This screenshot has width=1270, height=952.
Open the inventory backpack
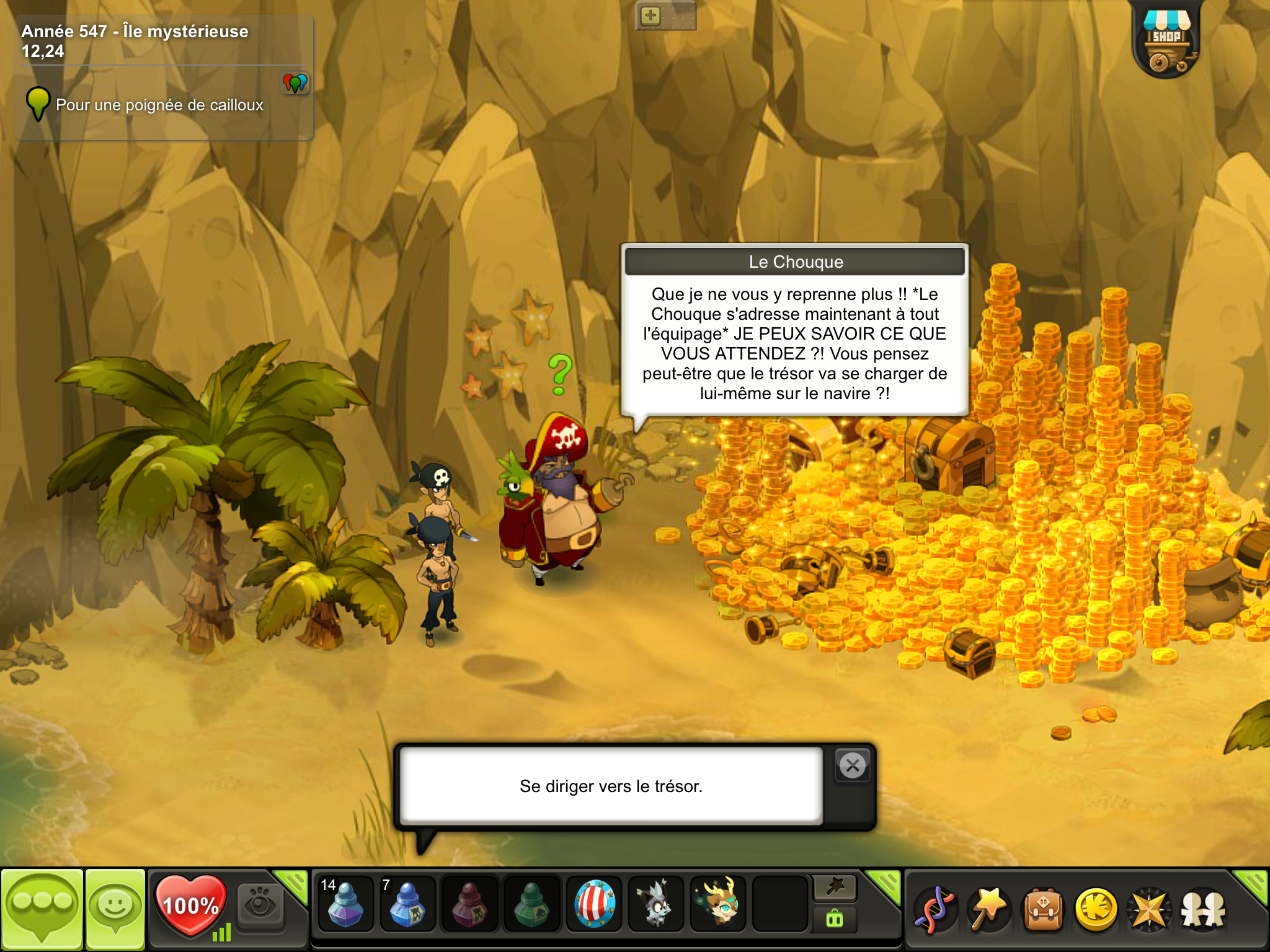(x=1043, y=909)
